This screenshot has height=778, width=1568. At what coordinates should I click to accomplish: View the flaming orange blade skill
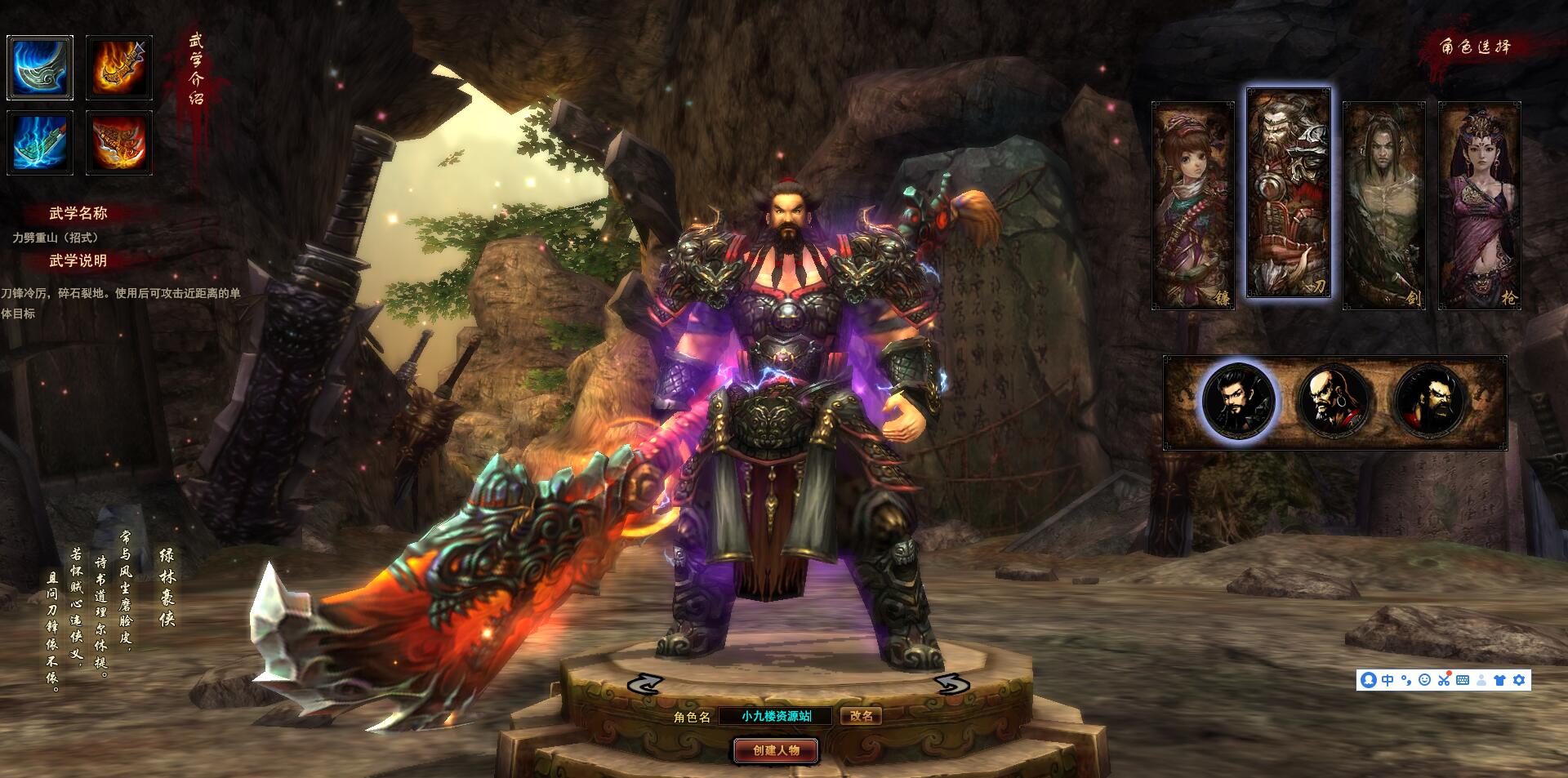119,68
